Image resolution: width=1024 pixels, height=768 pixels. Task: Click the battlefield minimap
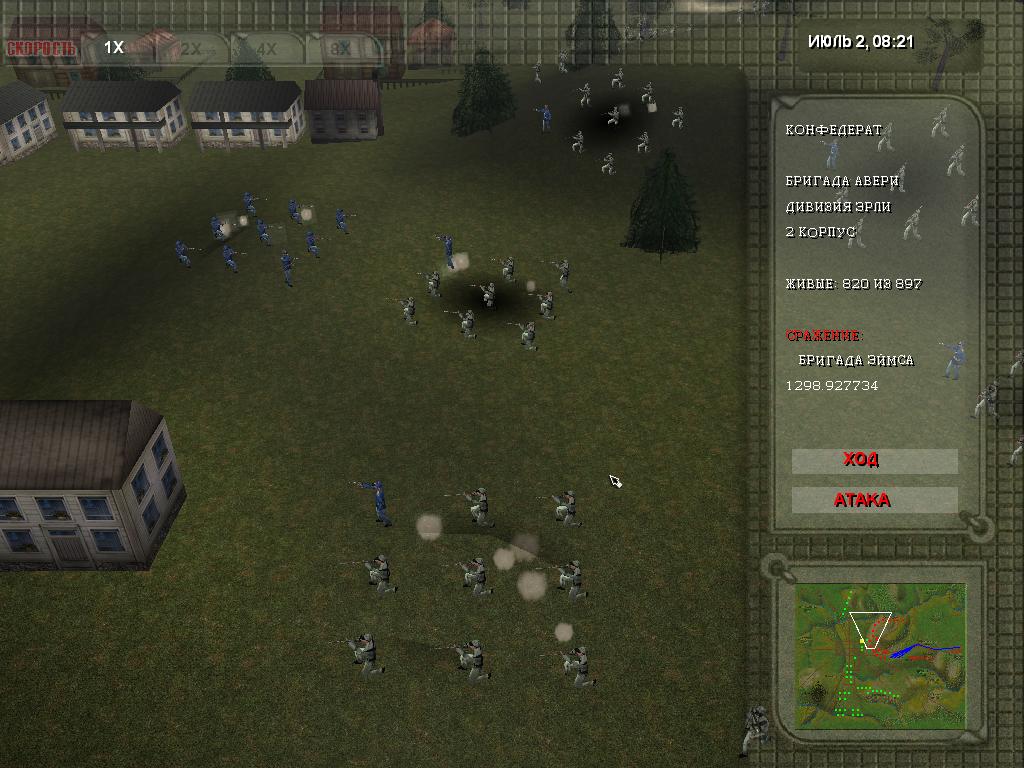tap(880, 655)
